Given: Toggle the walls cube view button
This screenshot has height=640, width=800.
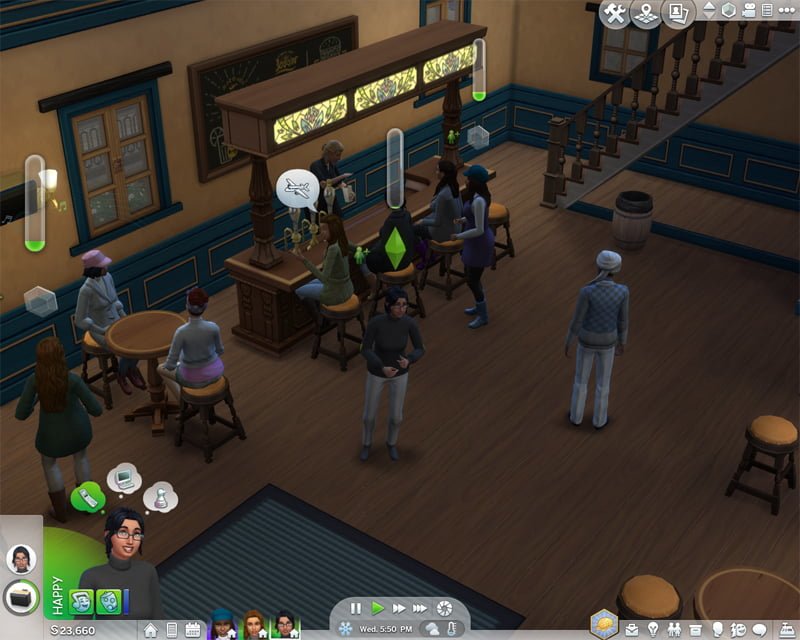Looking at the screenshot, I should (x=729, y=10).
